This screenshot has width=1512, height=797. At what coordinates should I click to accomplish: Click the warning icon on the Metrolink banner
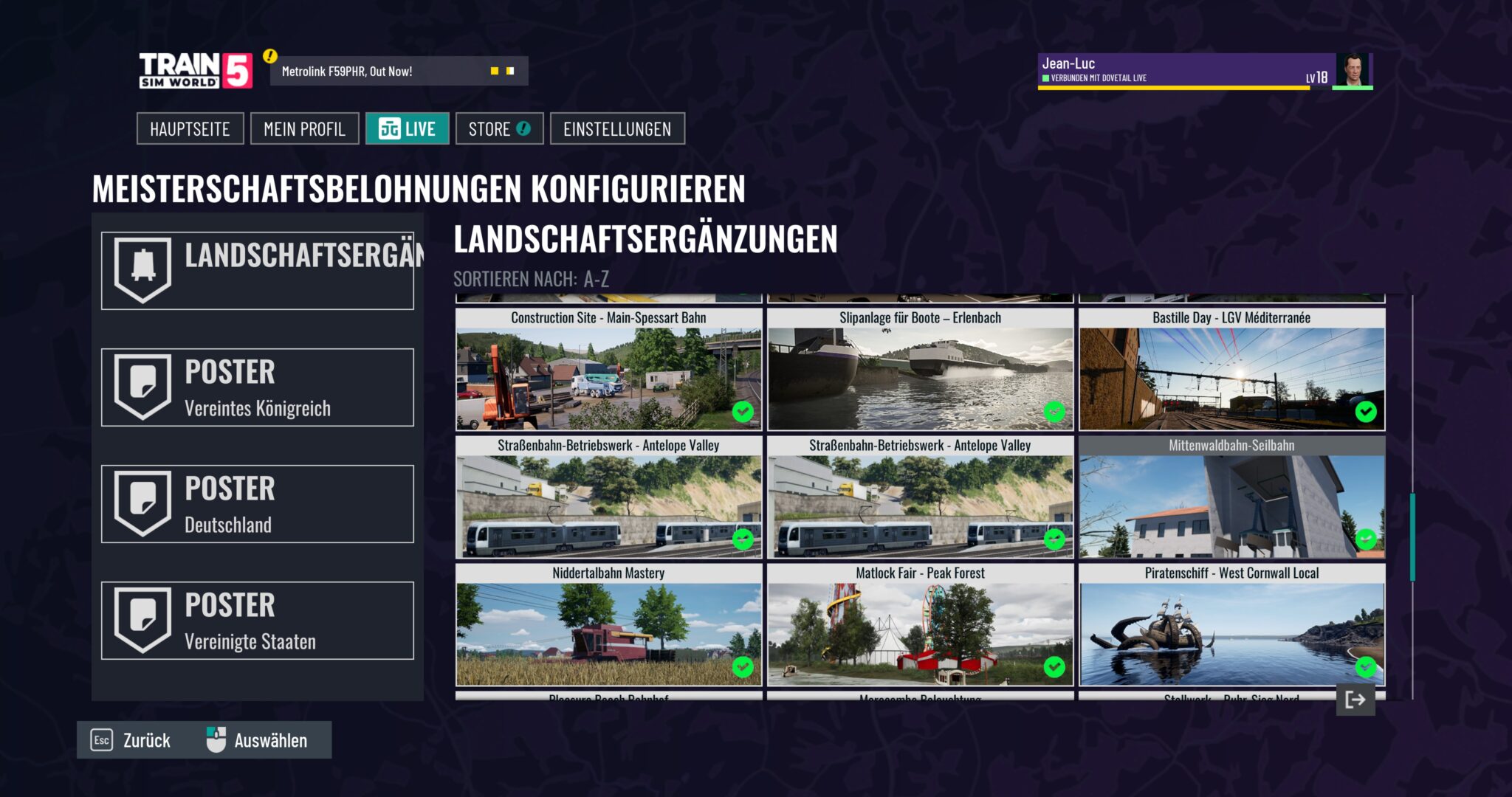(x=270, y=55)
